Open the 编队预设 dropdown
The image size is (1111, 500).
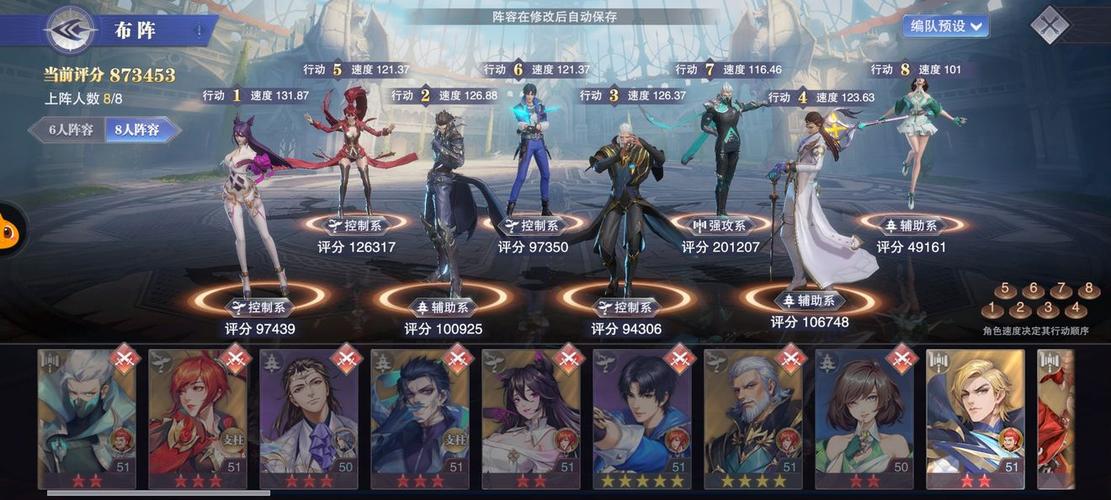coord(944,26)
